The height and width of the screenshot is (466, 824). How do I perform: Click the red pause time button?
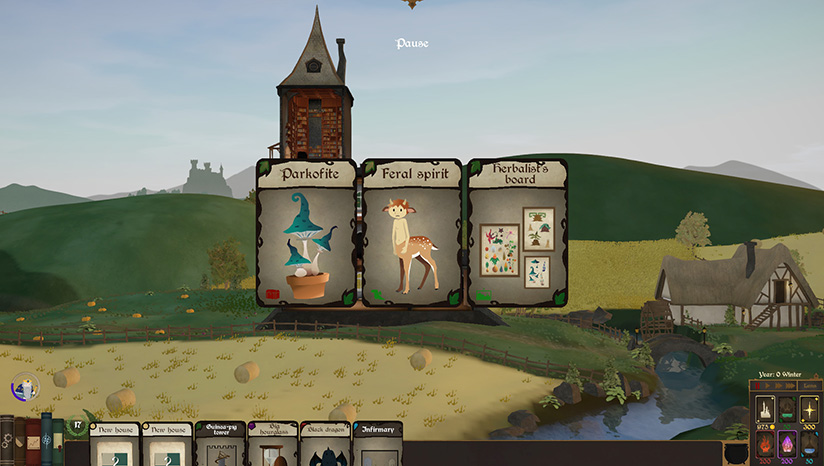pos(757,385)
